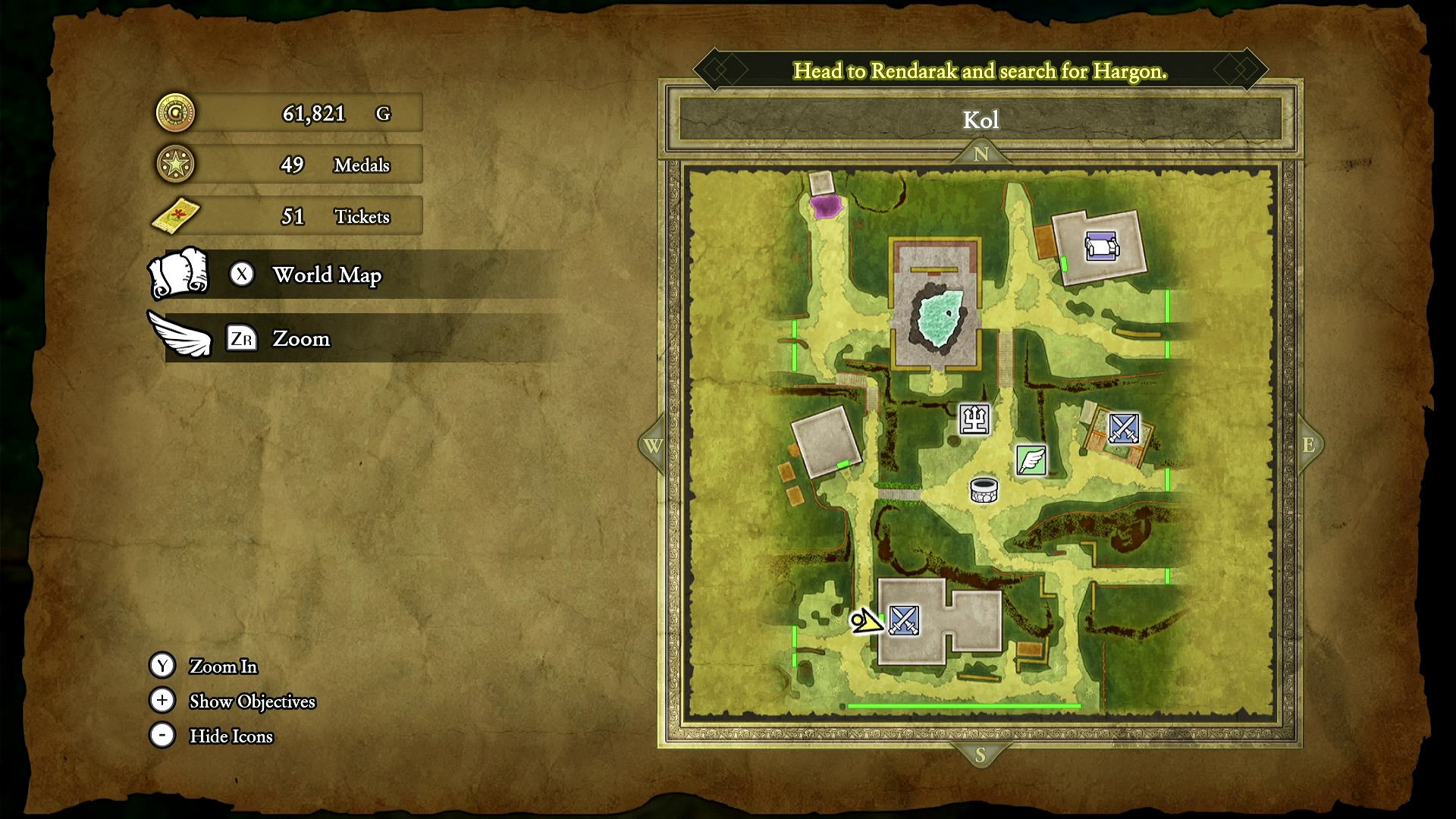Select Hide Icons option
The width and height of the screenshot is (1456, 819).
point(231,736)
